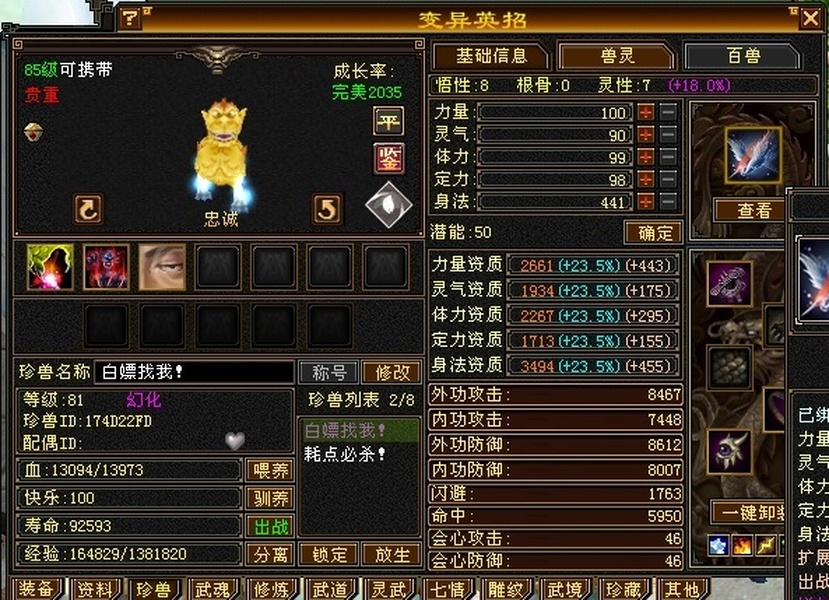Switch to the 基础信息 tab

(490, 56)
